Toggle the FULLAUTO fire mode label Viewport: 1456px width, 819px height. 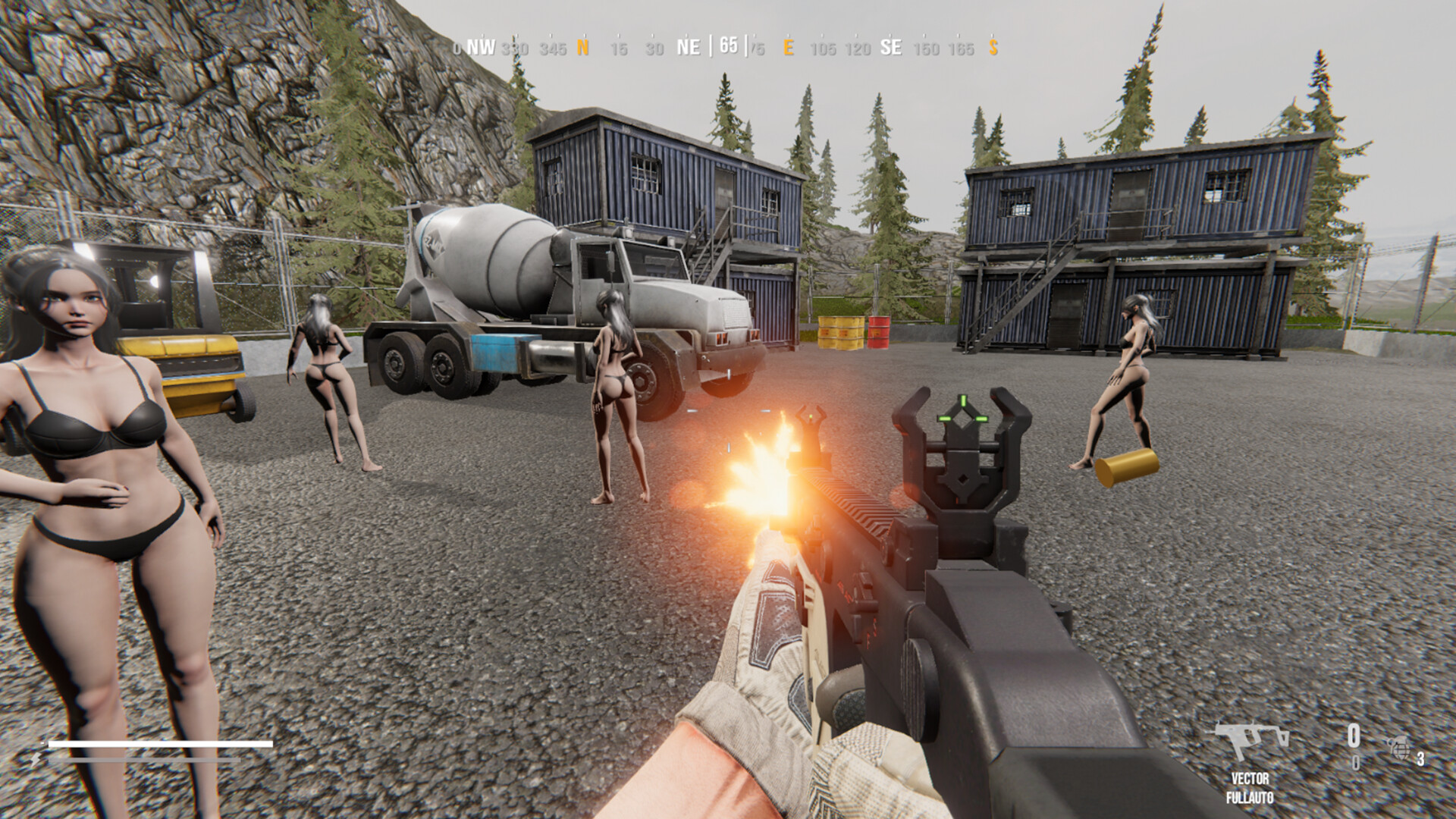(x=1249, y=797)
